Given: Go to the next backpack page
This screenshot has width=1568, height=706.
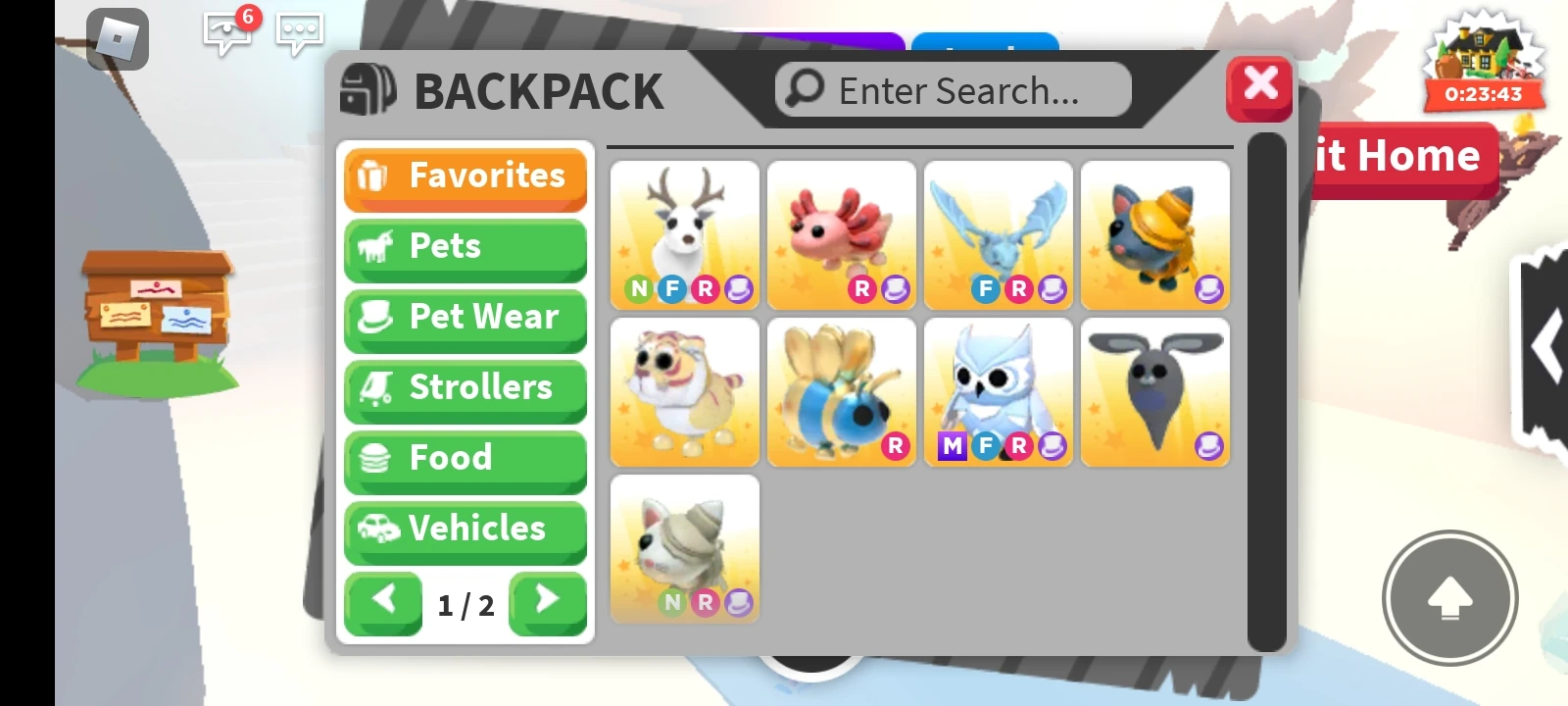Looking at the screenshot, I should (x=547, y=600).
